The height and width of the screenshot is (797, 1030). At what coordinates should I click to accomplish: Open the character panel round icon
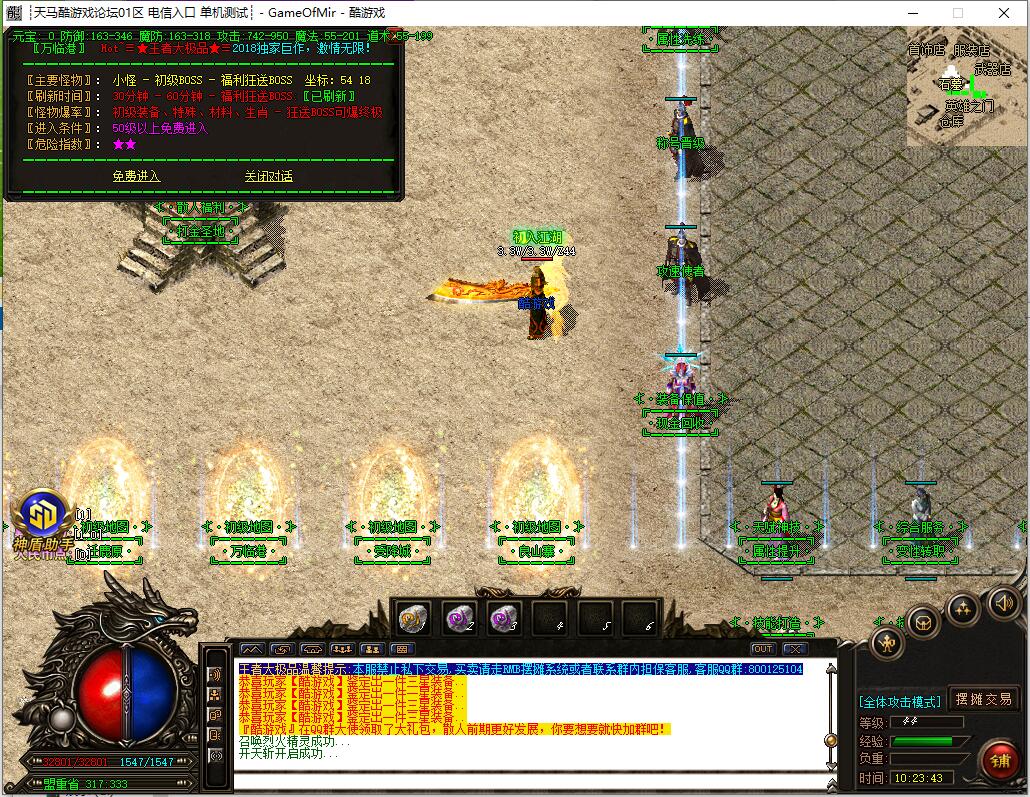tap(887, 642)
